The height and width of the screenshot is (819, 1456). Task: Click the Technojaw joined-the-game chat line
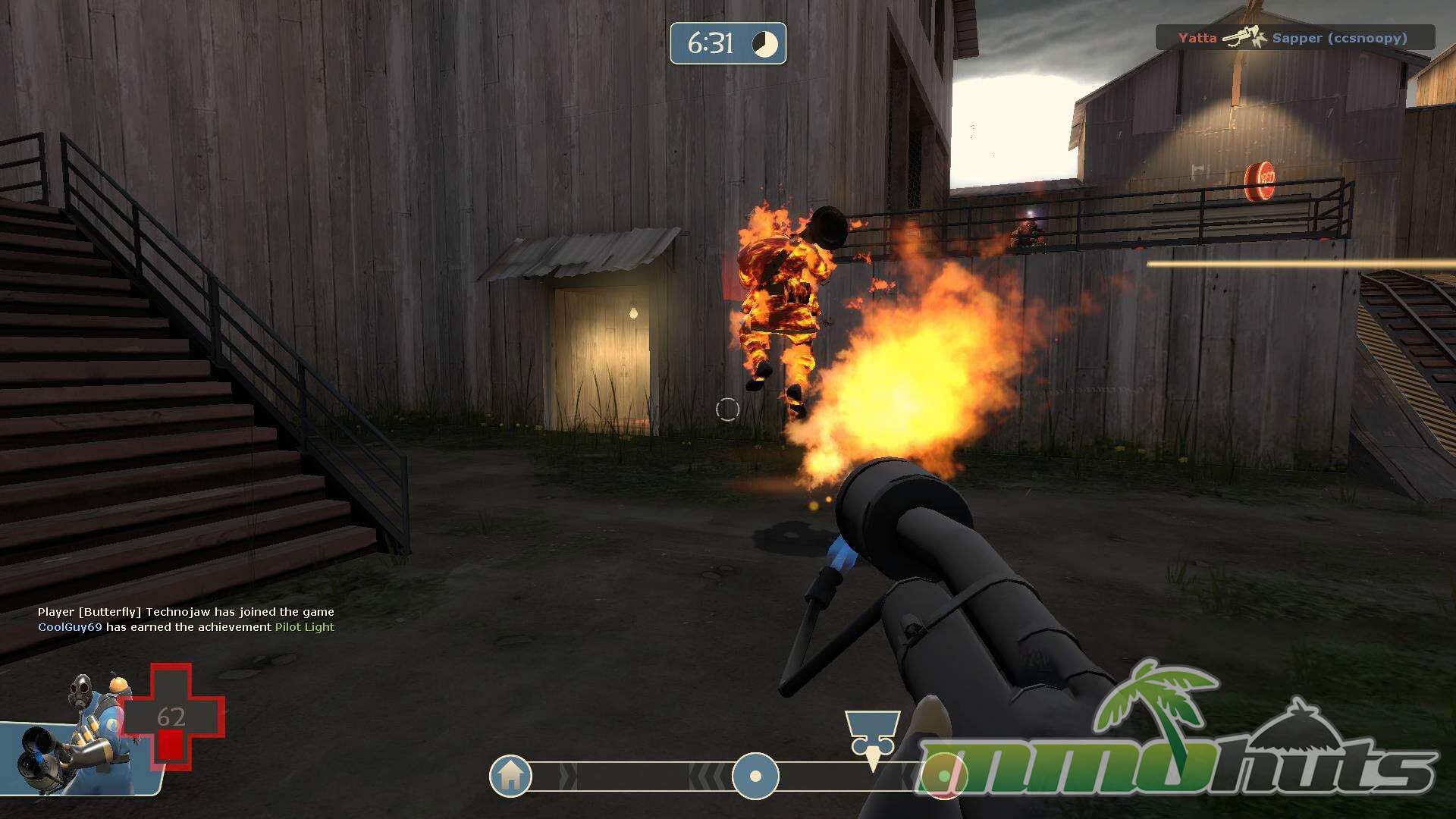click(x=186, y=612)
